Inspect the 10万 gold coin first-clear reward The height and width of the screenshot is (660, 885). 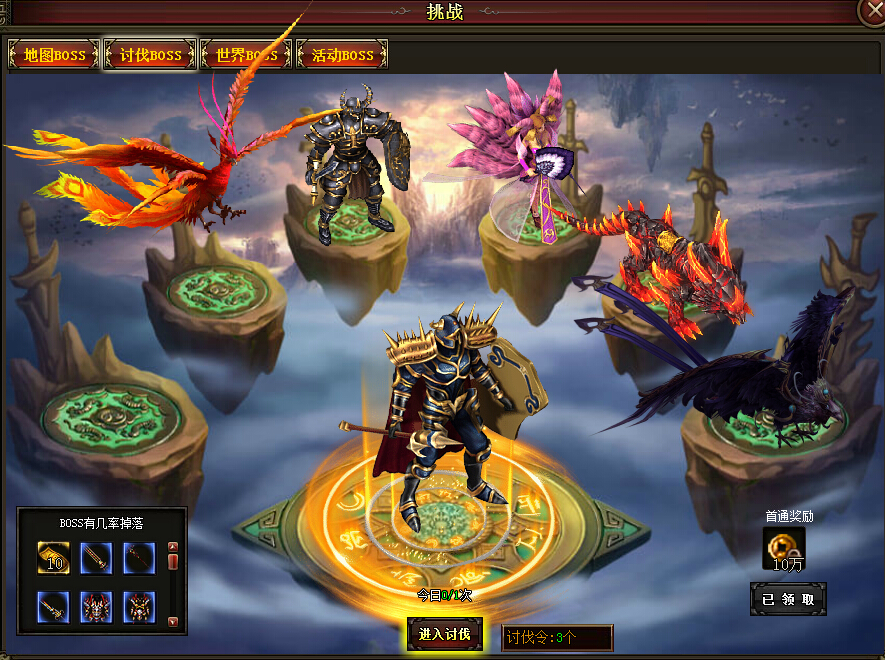pyautogui.click(x=783, y=548)
